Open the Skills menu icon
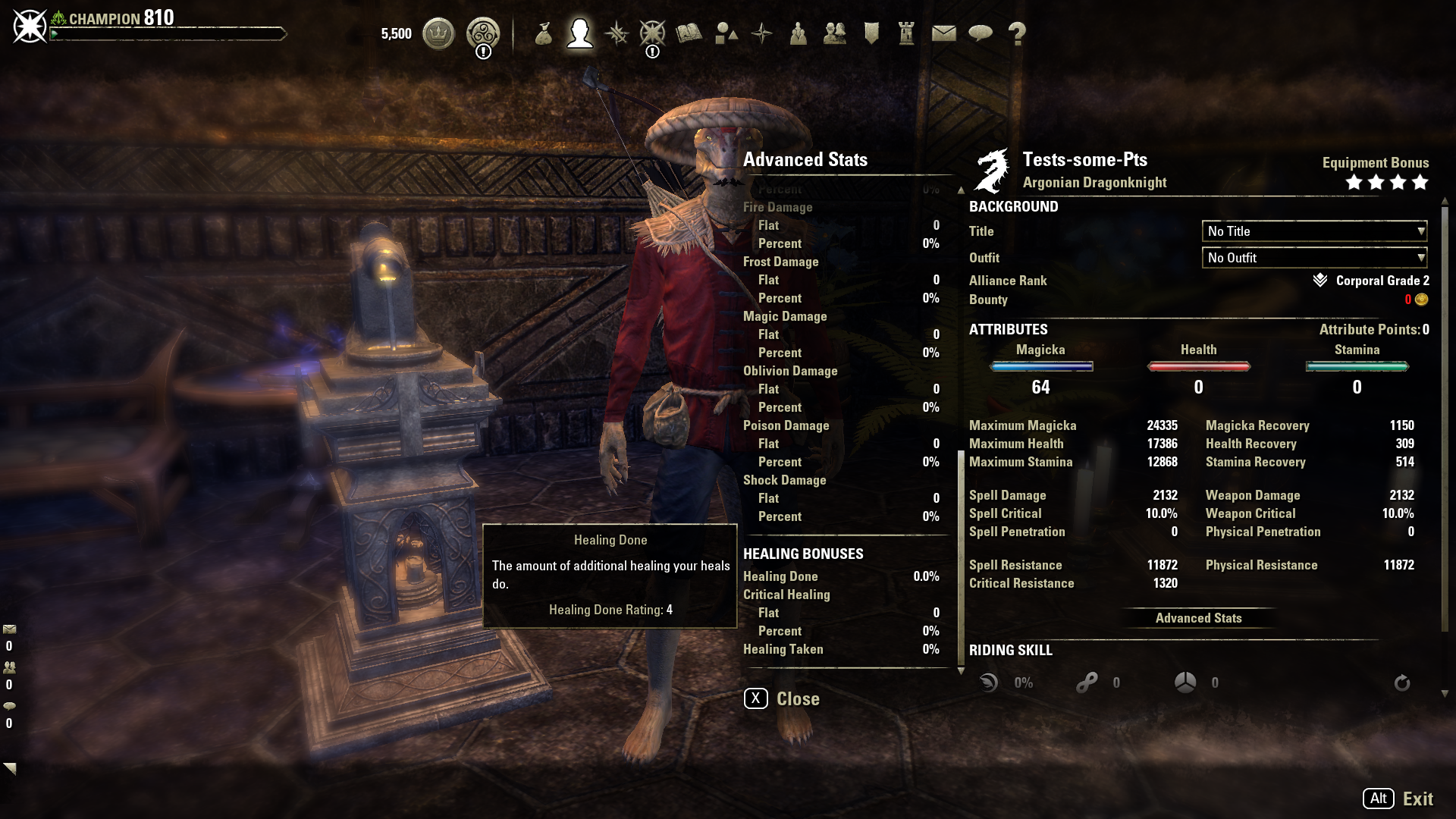The width and height of the screenshot is (1456, 819). (x=617, y=33)
